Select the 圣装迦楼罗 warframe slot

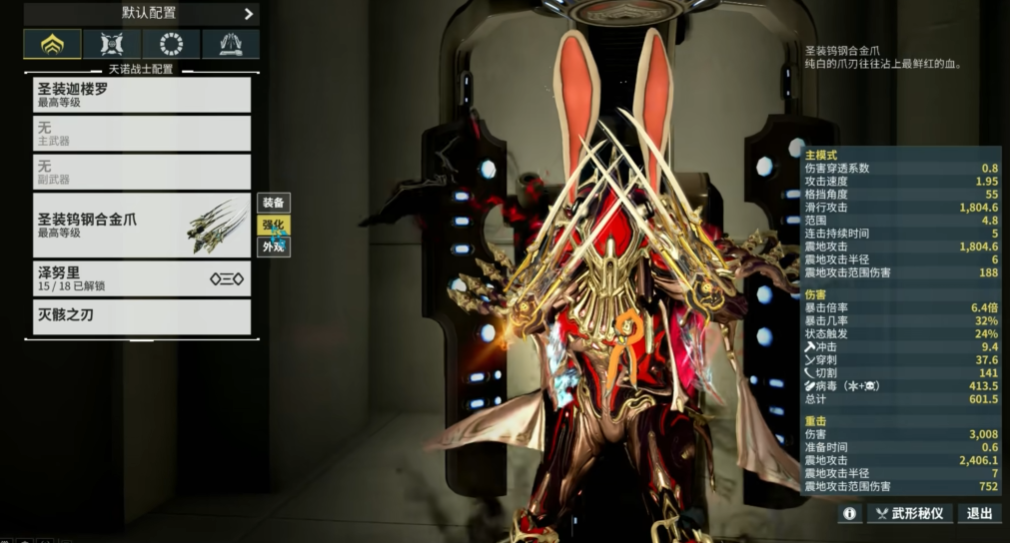click(x=141, y=95)
